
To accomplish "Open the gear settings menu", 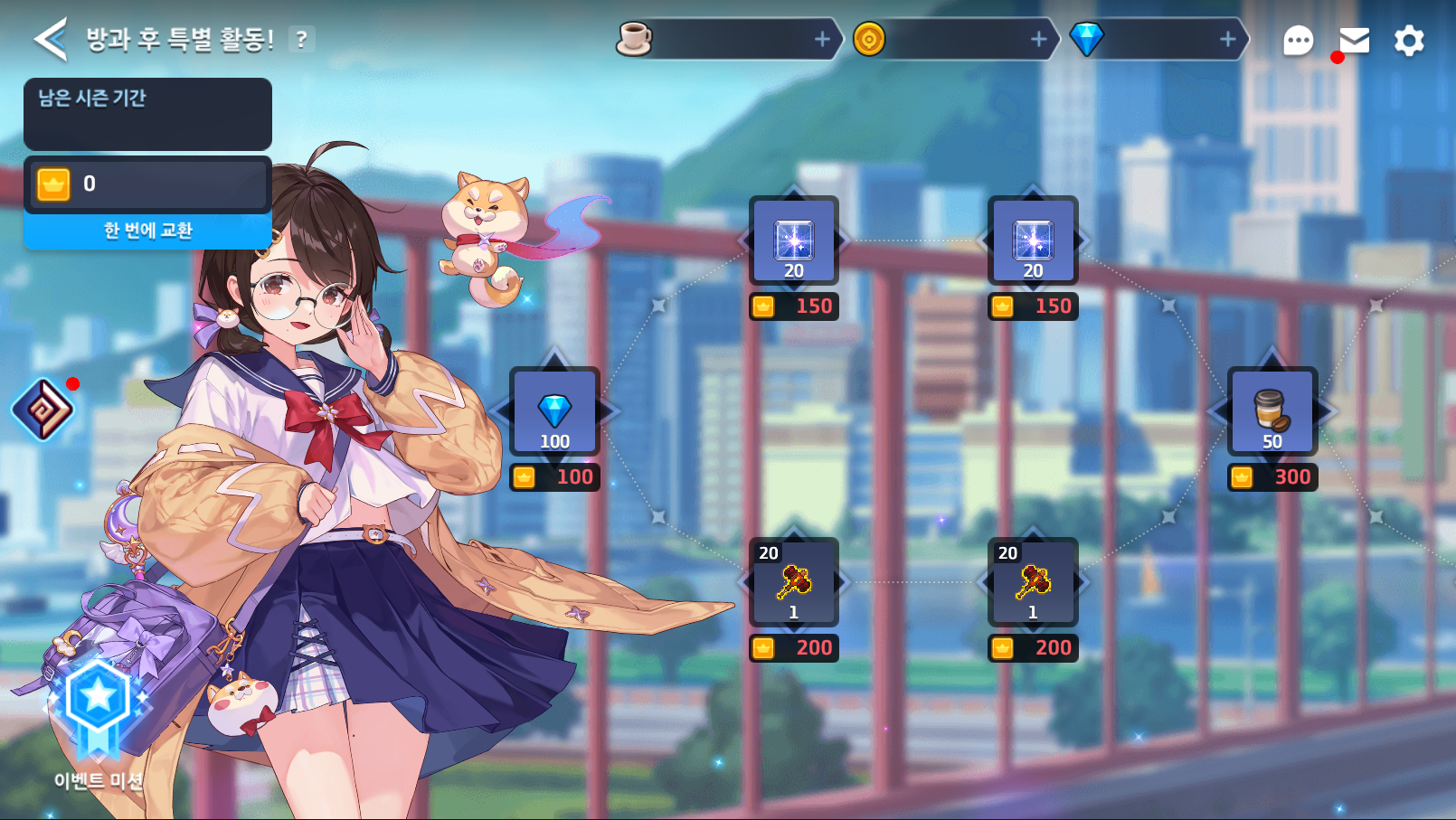I will pos(1408,41).
